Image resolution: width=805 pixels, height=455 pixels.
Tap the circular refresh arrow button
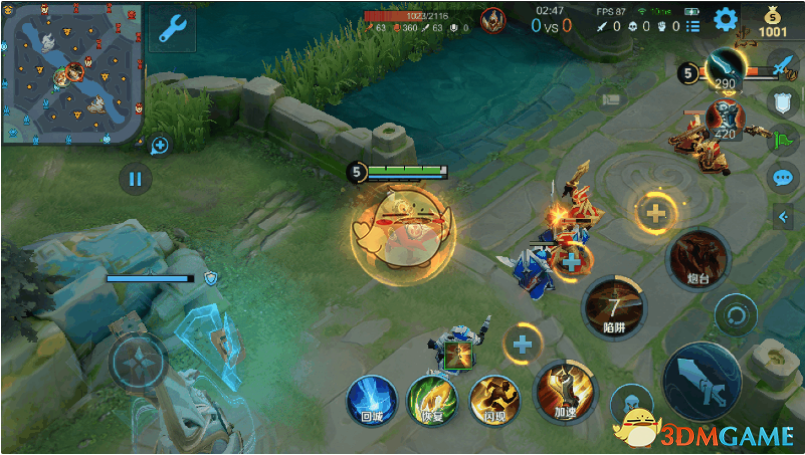click(737, 316)
